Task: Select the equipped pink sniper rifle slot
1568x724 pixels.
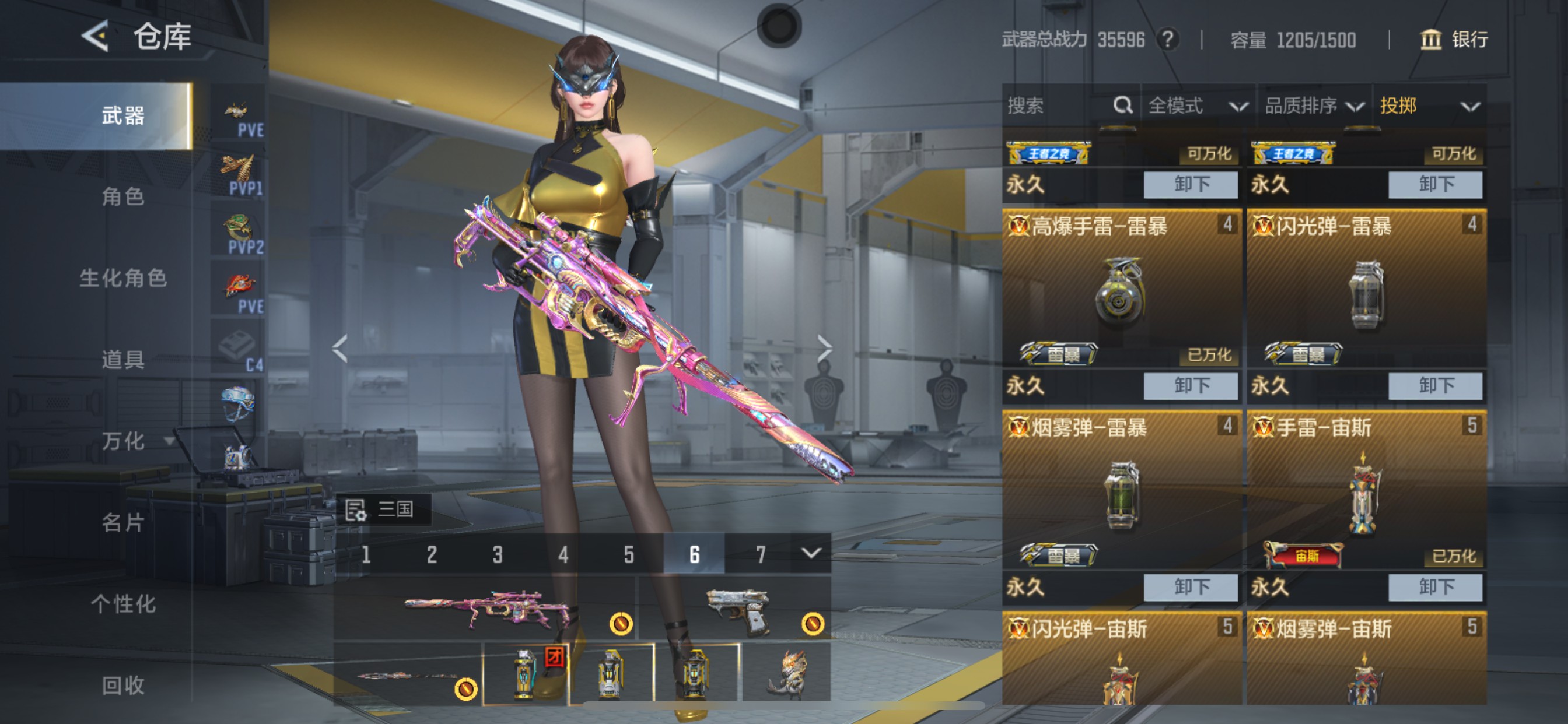Action: [x=485, y=609]
